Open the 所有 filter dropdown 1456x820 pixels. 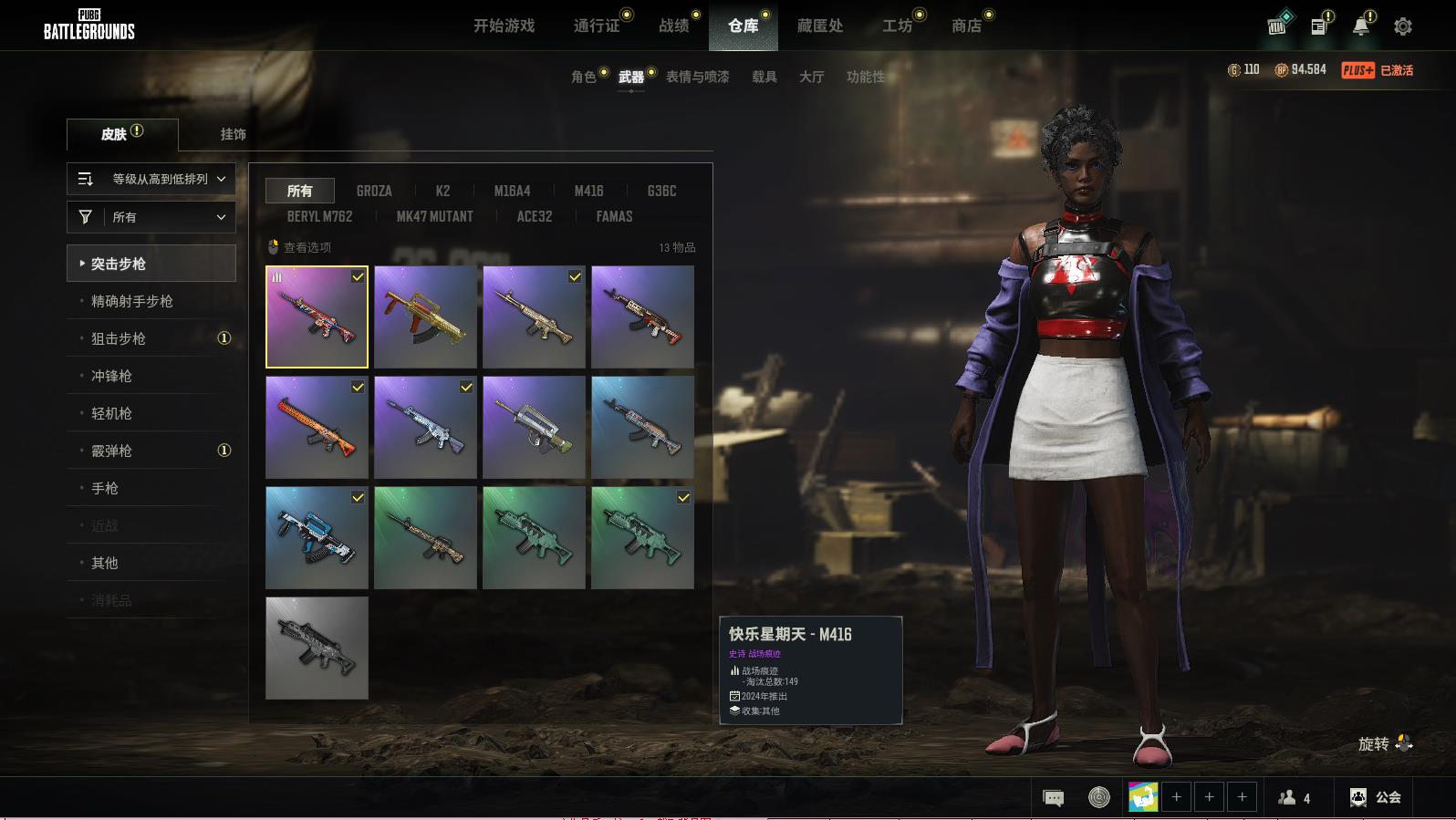coord(151,217)
